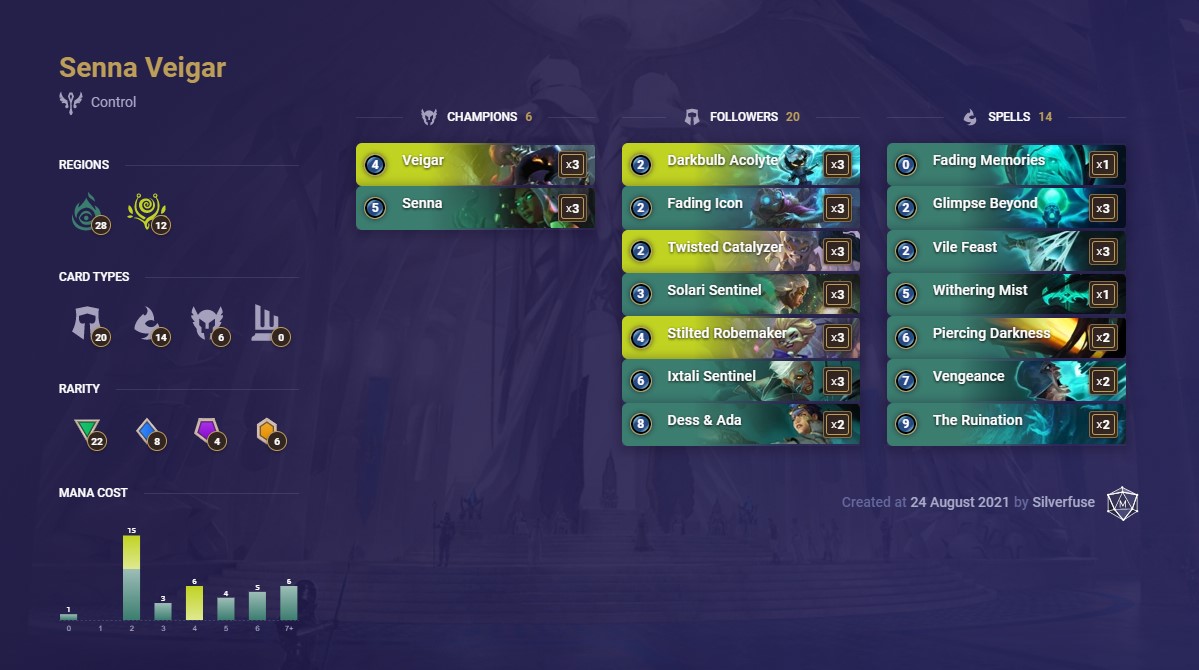1199x670 pixels.
Task: Select the Veigar champion card
Action: [475, 164]
